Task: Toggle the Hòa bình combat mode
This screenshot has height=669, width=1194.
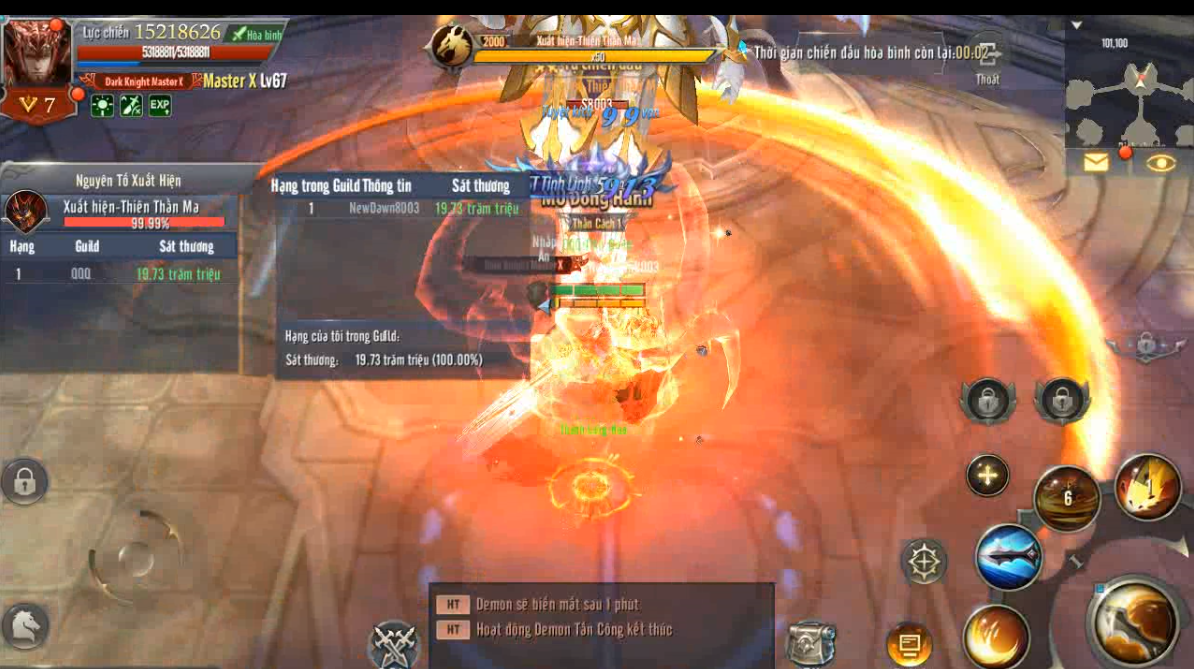Action: [x=254, y=34]
